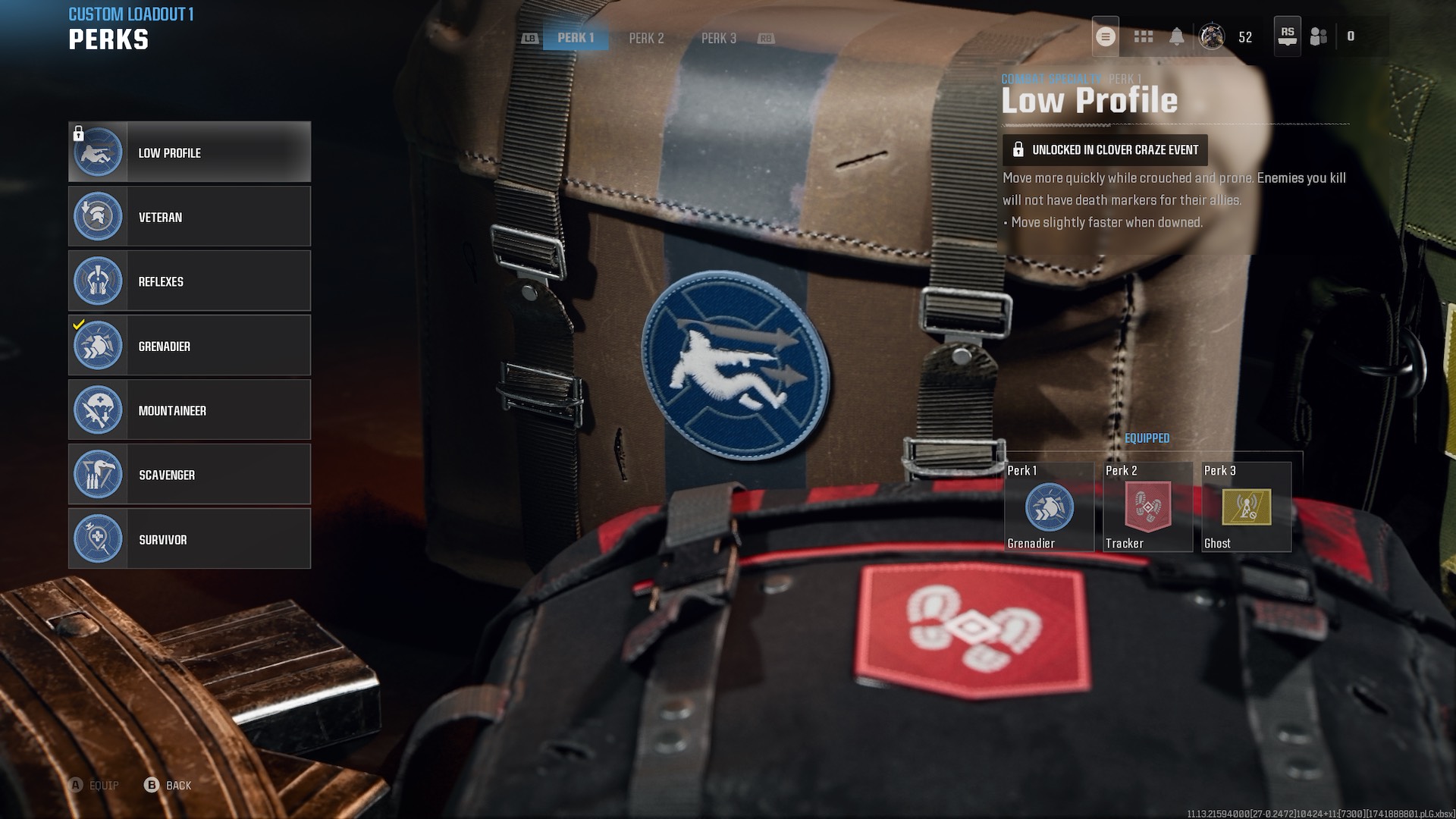
Task: Select the Scavenger perk icon
Action: [98, 474]
